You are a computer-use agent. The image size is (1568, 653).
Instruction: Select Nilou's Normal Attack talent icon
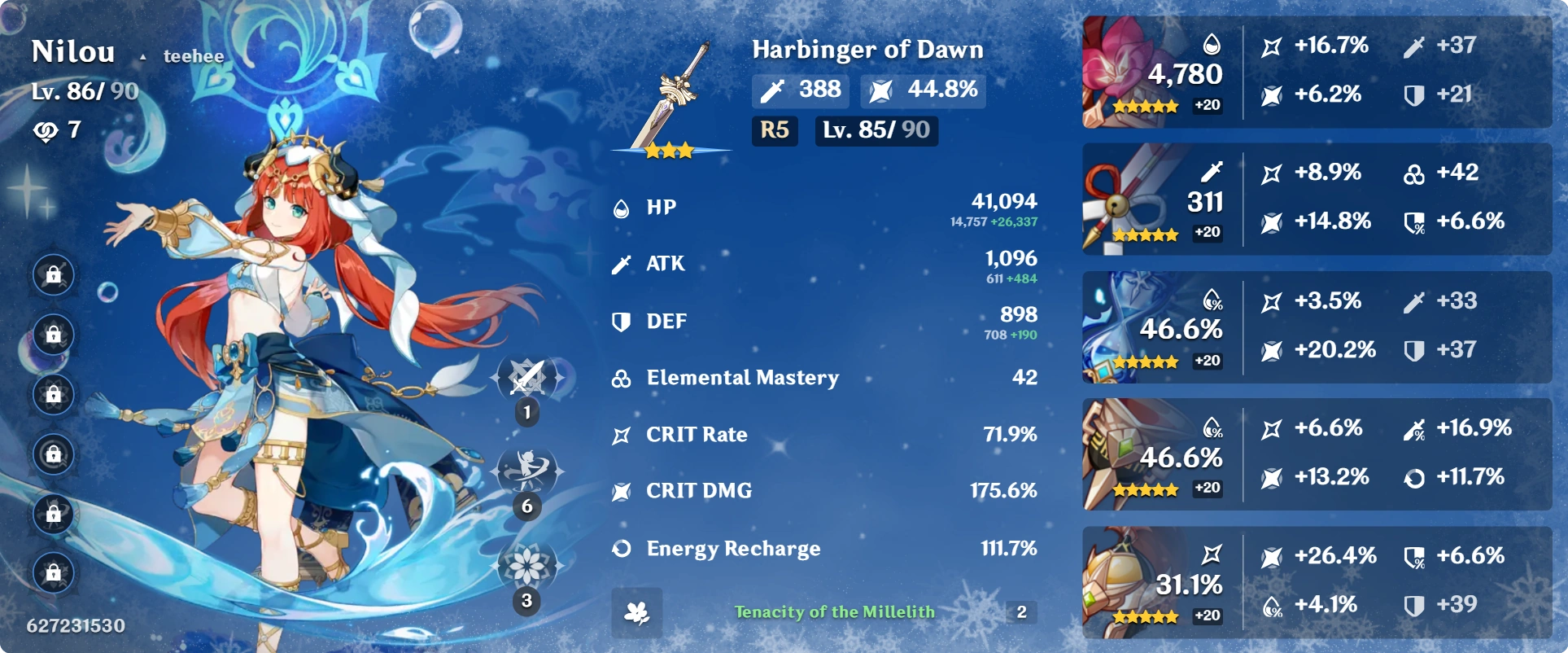527,376
